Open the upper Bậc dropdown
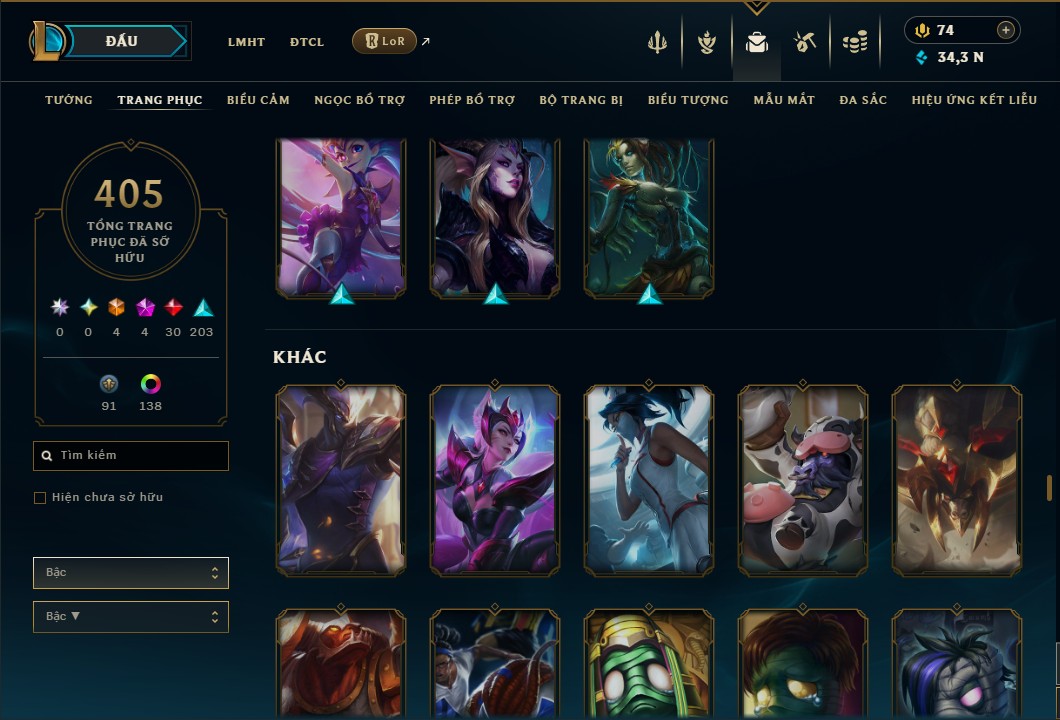 click(131, 573)
